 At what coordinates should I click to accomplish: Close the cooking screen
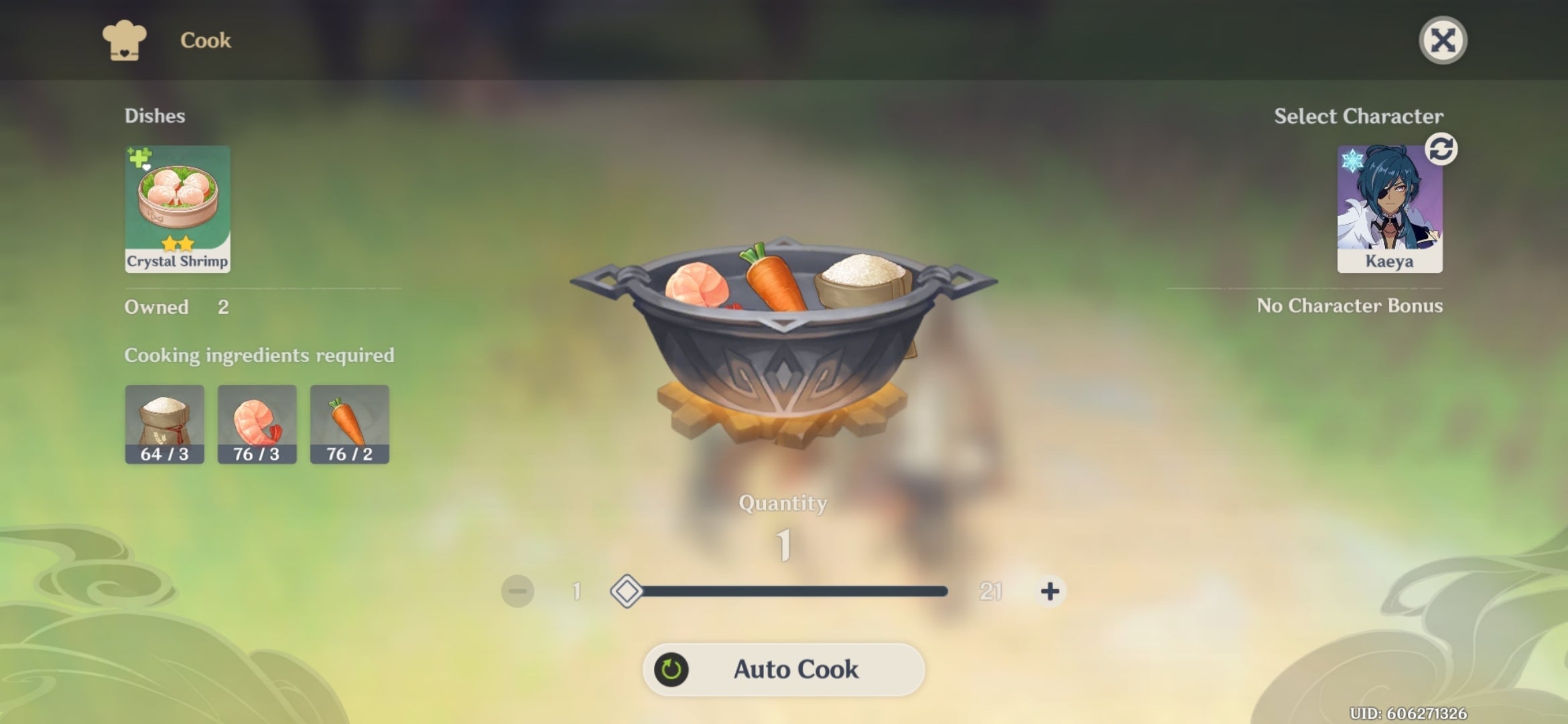[x=1443, y=40]
